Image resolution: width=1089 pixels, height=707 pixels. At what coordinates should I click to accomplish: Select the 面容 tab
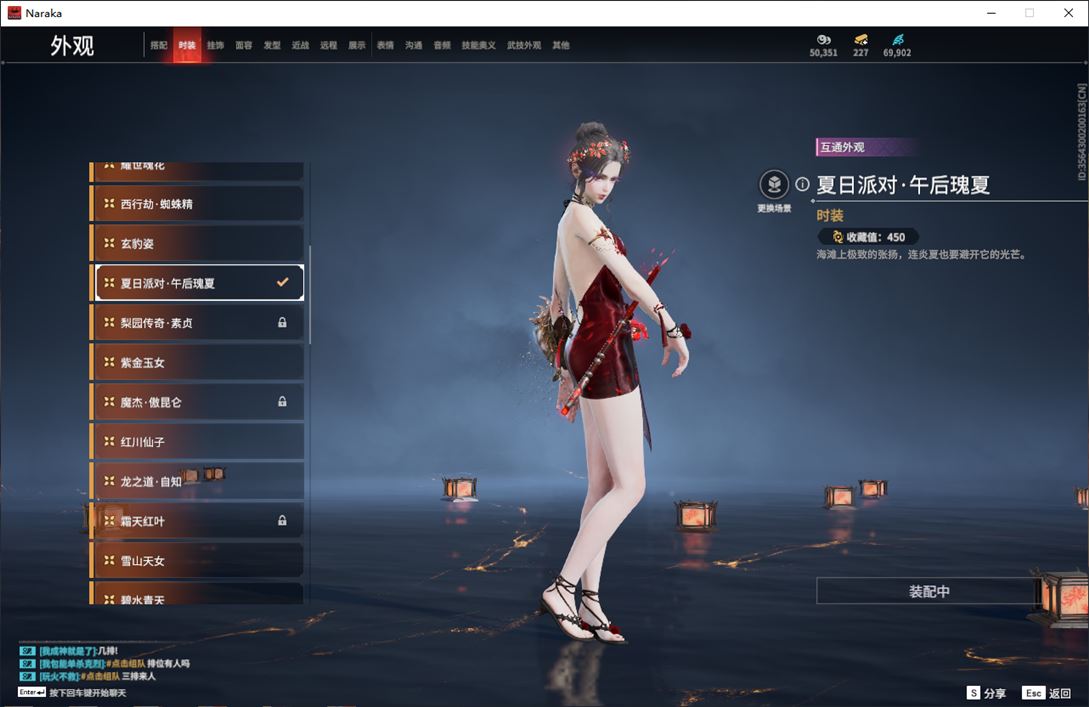tap(244, 46)
